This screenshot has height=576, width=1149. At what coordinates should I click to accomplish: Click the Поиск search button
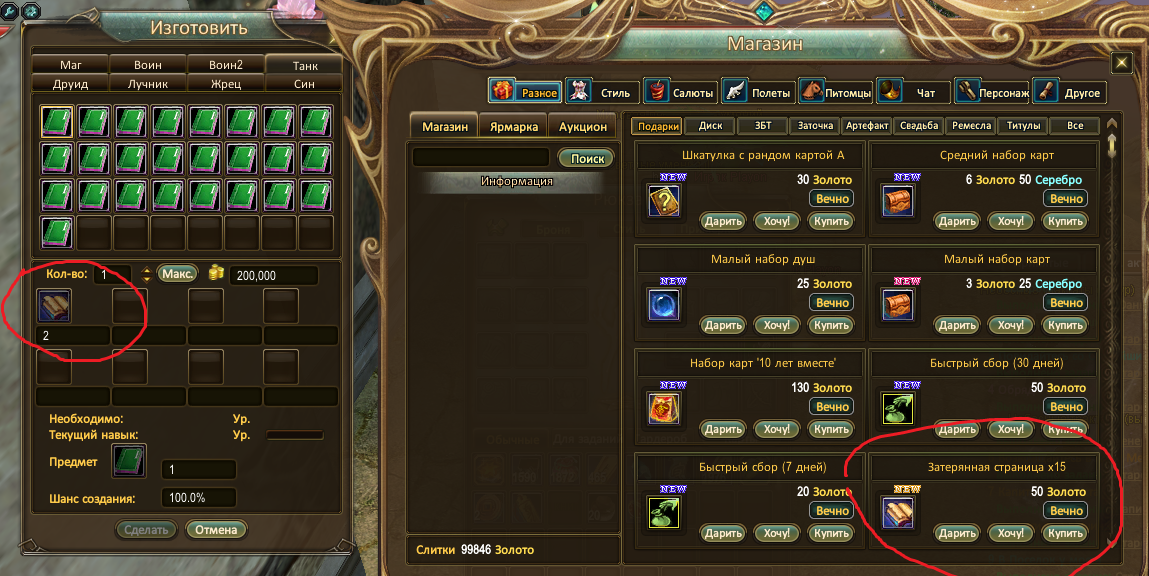tap(586, 158)
